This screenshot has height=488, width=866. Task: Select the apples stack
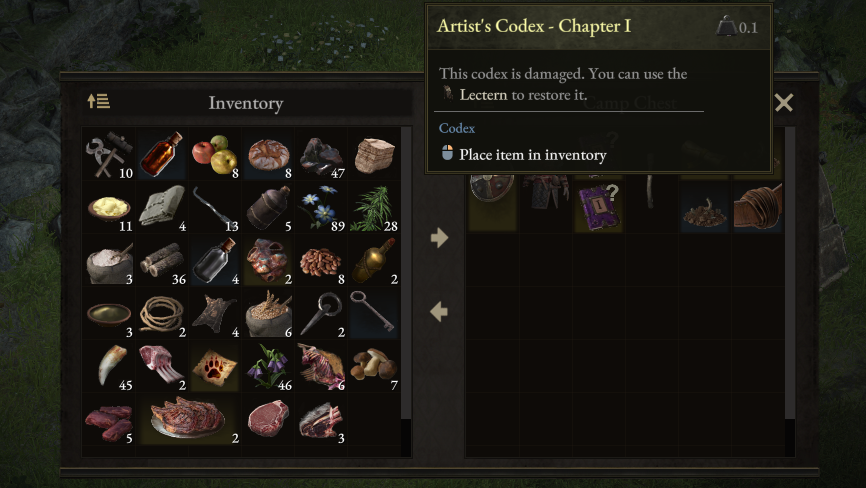[x=214, y=153]
